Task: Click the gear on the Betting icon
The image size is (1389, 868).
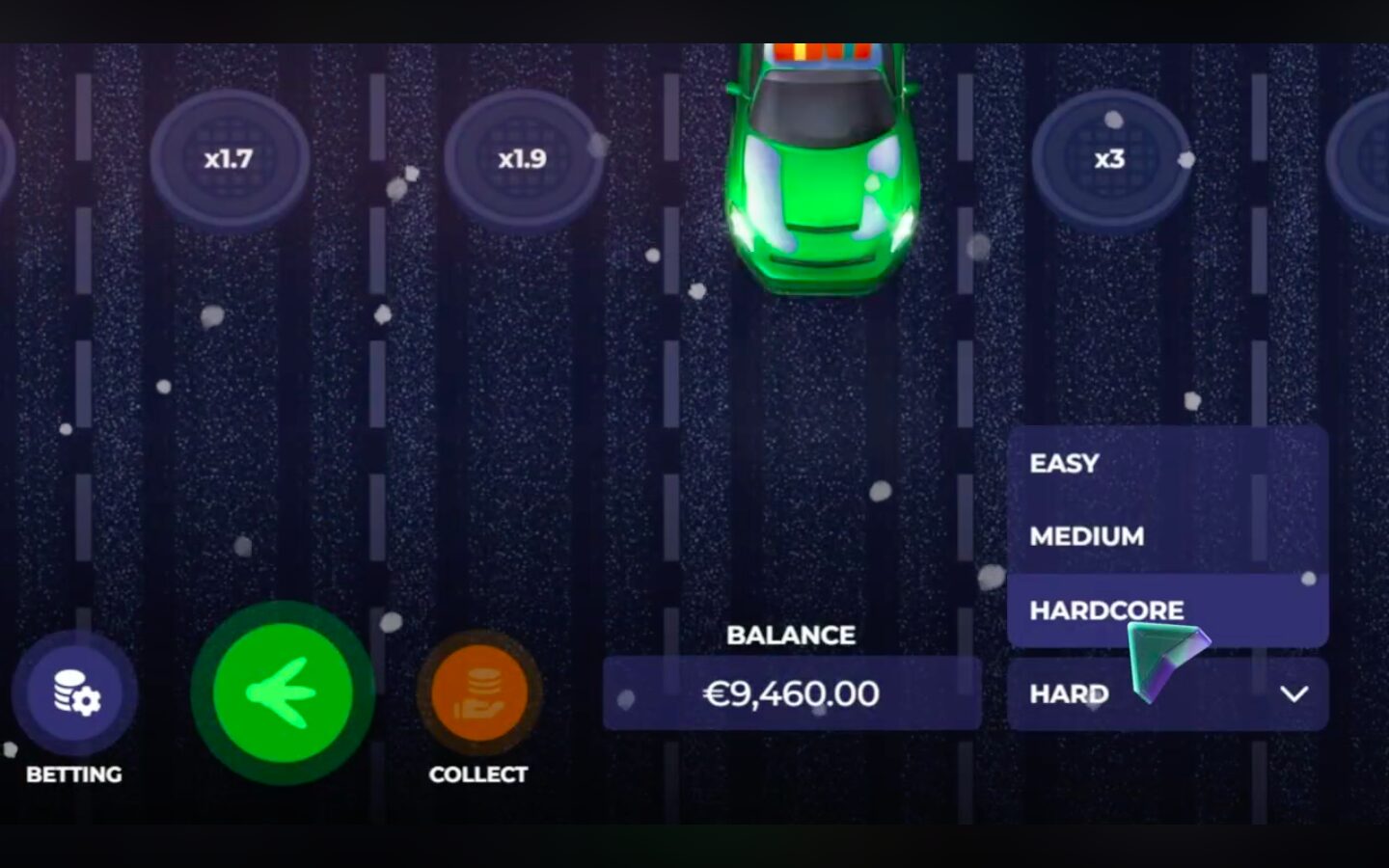Action: pyautogui.click(x=85, y=702)
